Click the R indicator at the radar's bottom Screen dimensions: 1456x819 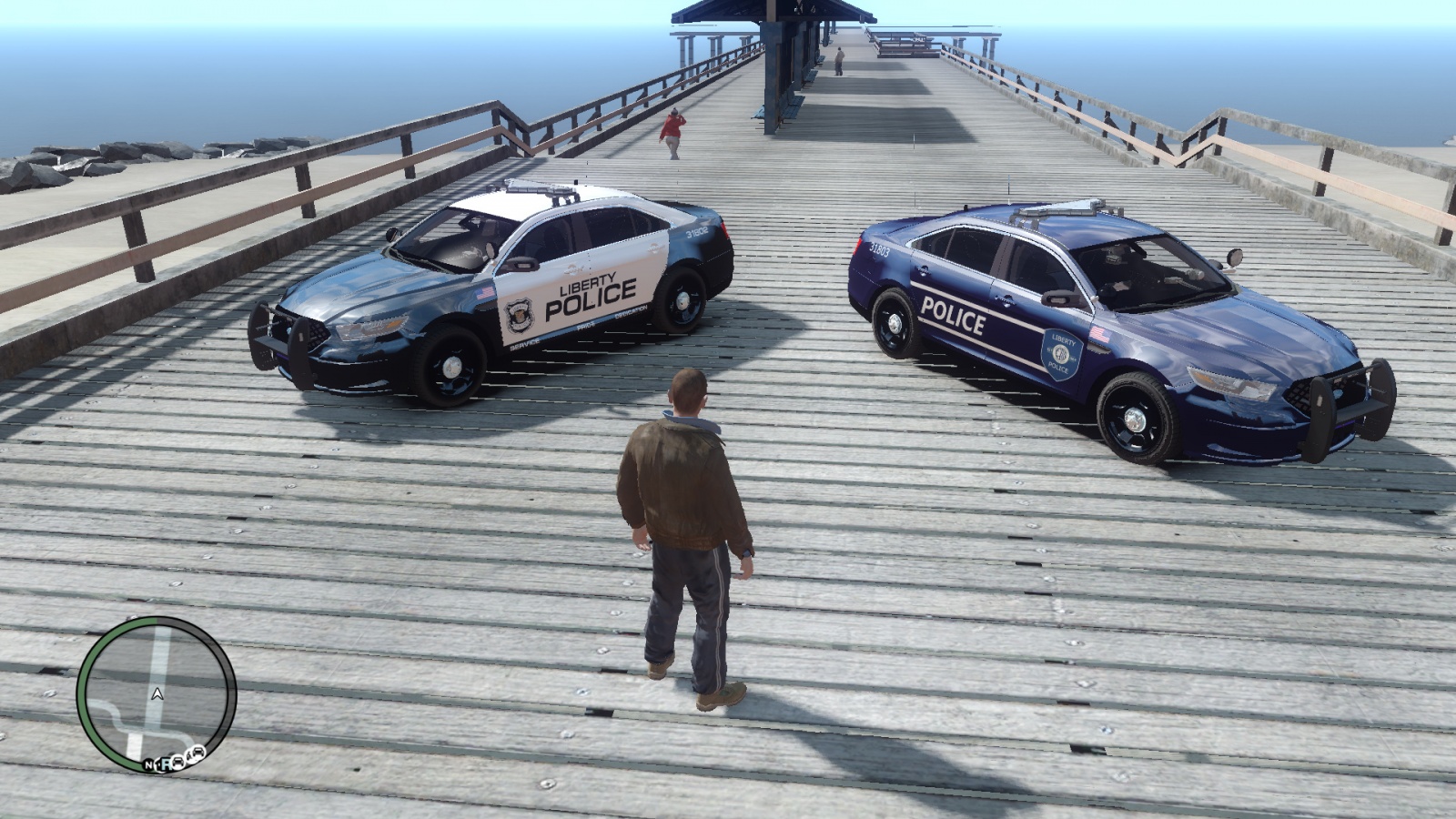[167, 765]
